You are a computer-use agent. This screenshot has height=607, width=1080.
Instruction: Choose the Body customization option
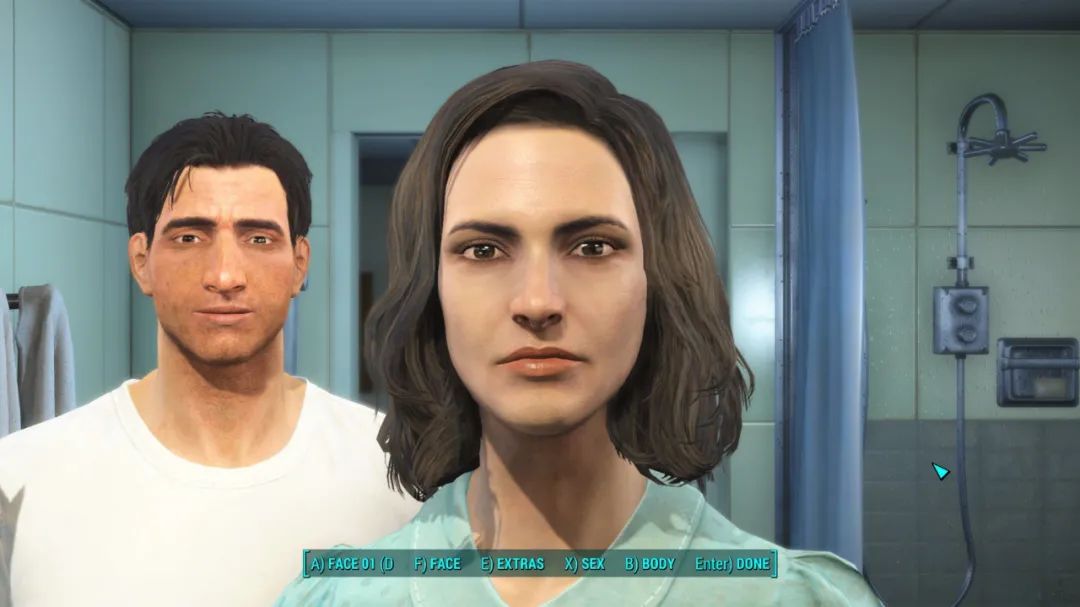(x=650, y=564)
